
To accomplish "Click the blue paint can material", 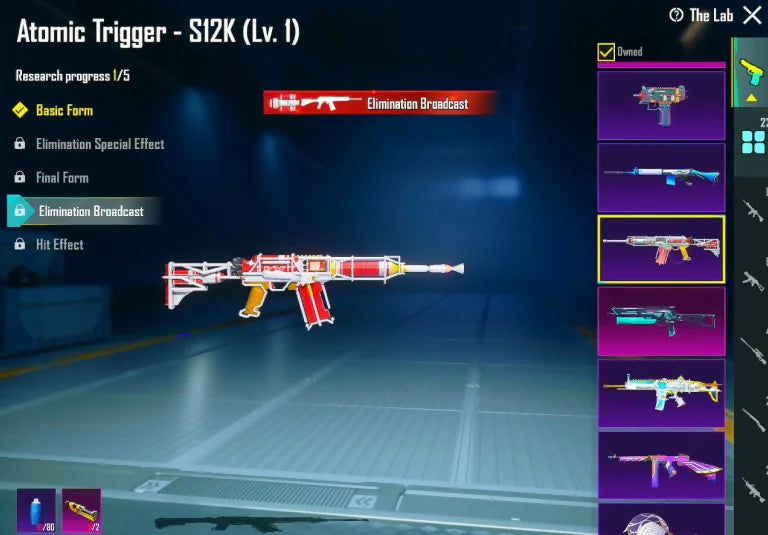I will pos(36,510).
